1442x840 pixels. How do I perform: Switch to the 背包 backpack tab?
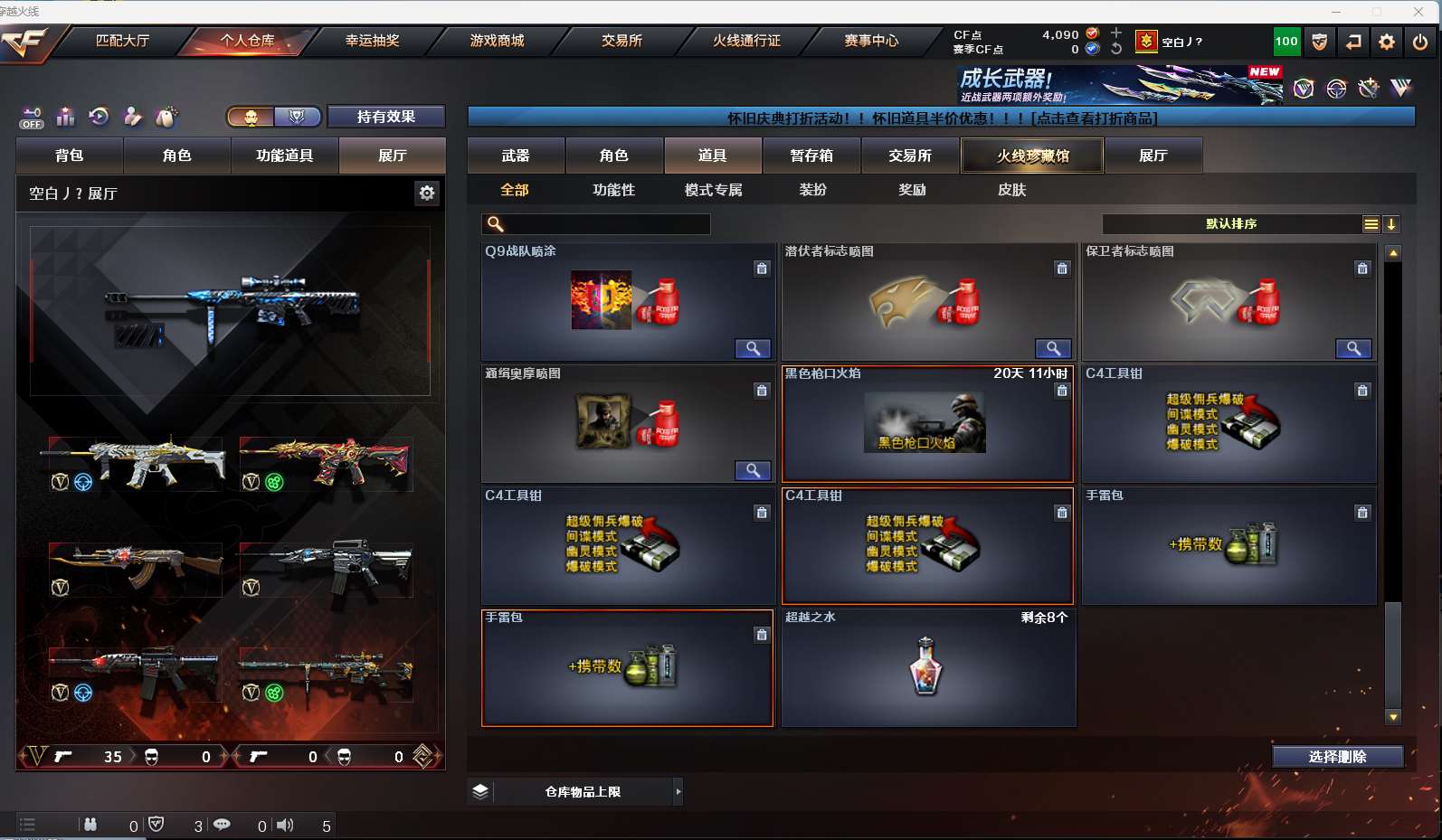69,156
